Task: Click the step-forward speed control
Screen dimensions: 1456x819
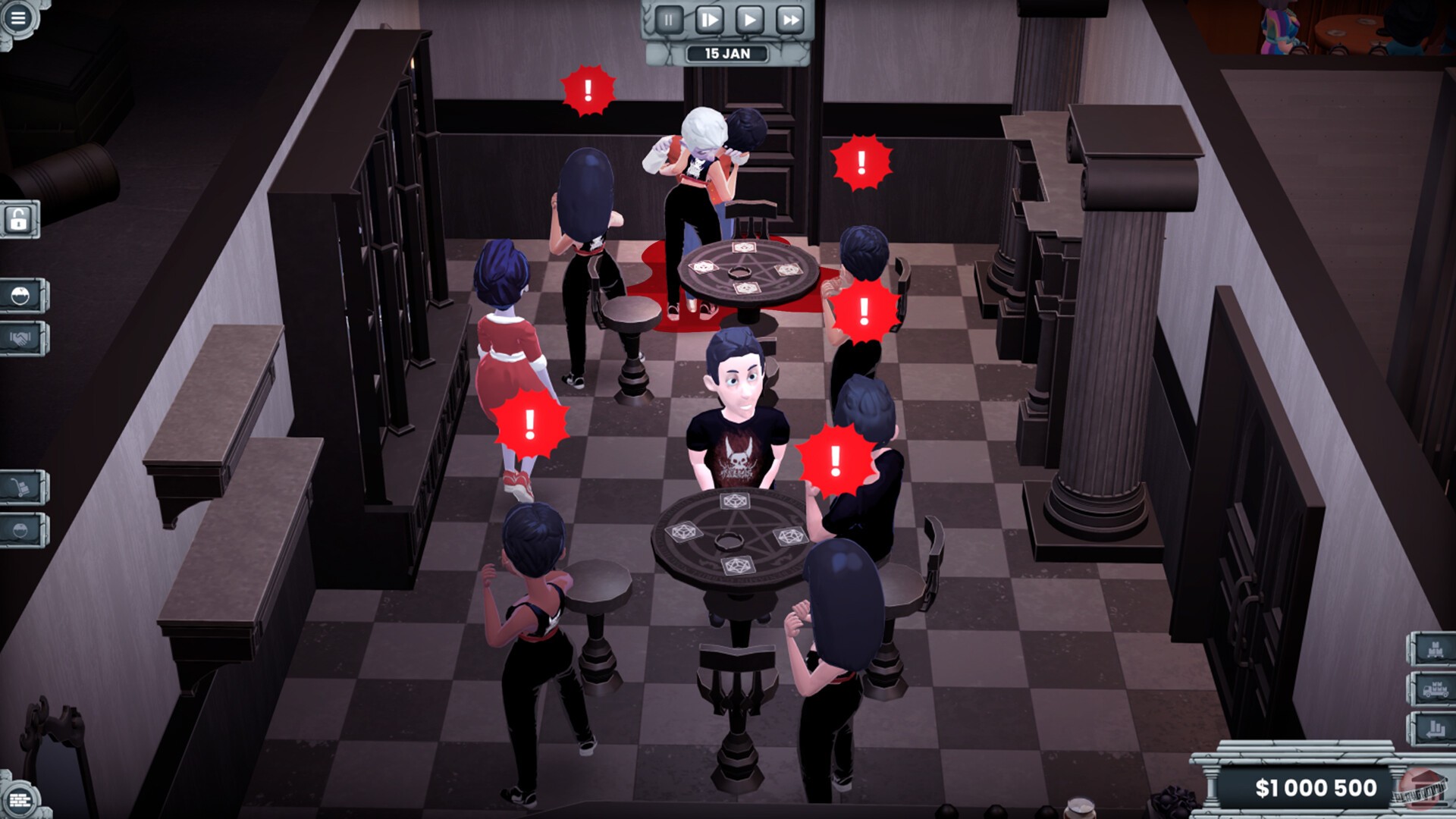Action: [710, 17]
